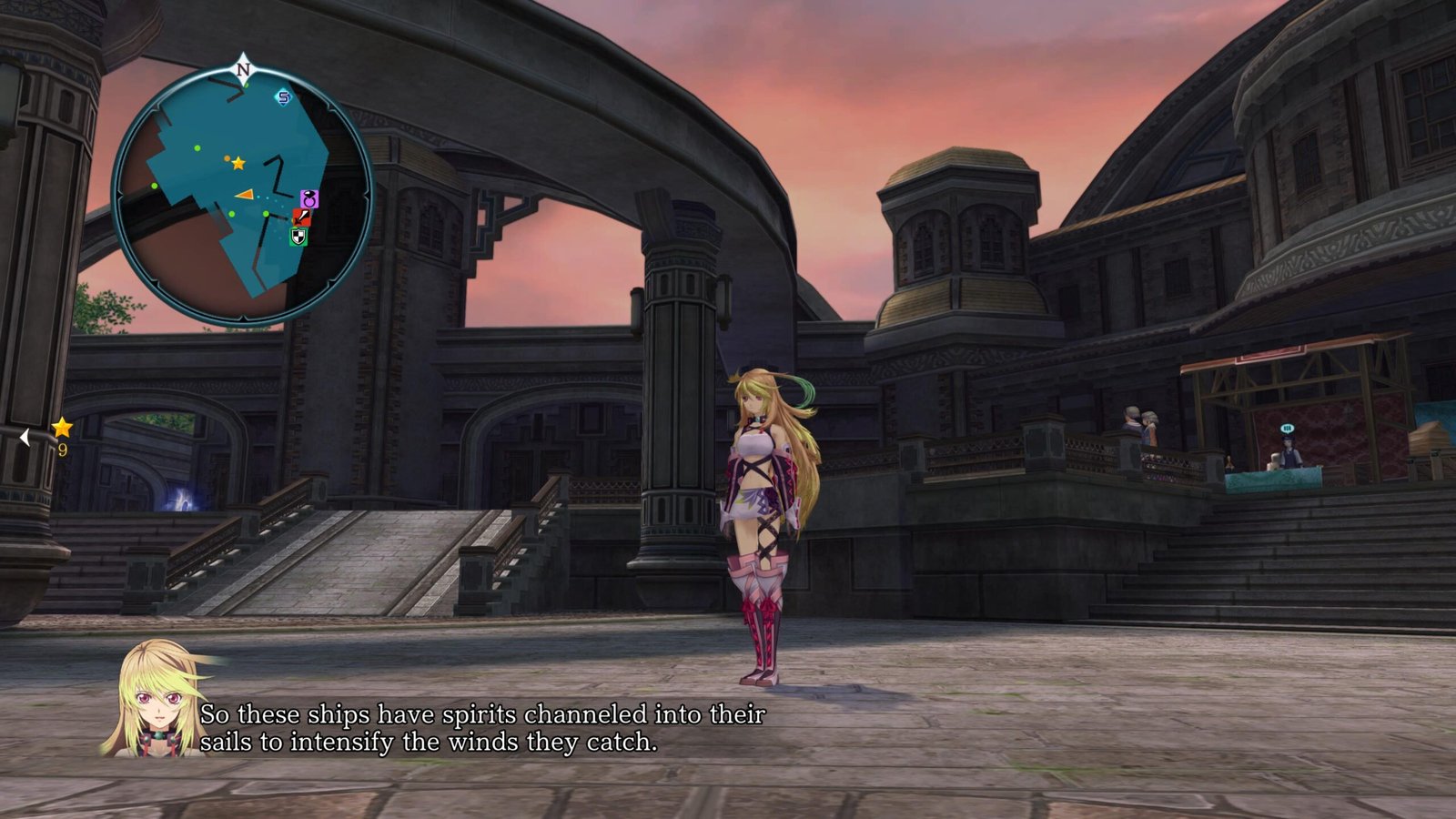Select the blue save point marker
The height and width of the screenshot is (819, 1456).
[x=283, y=97]
